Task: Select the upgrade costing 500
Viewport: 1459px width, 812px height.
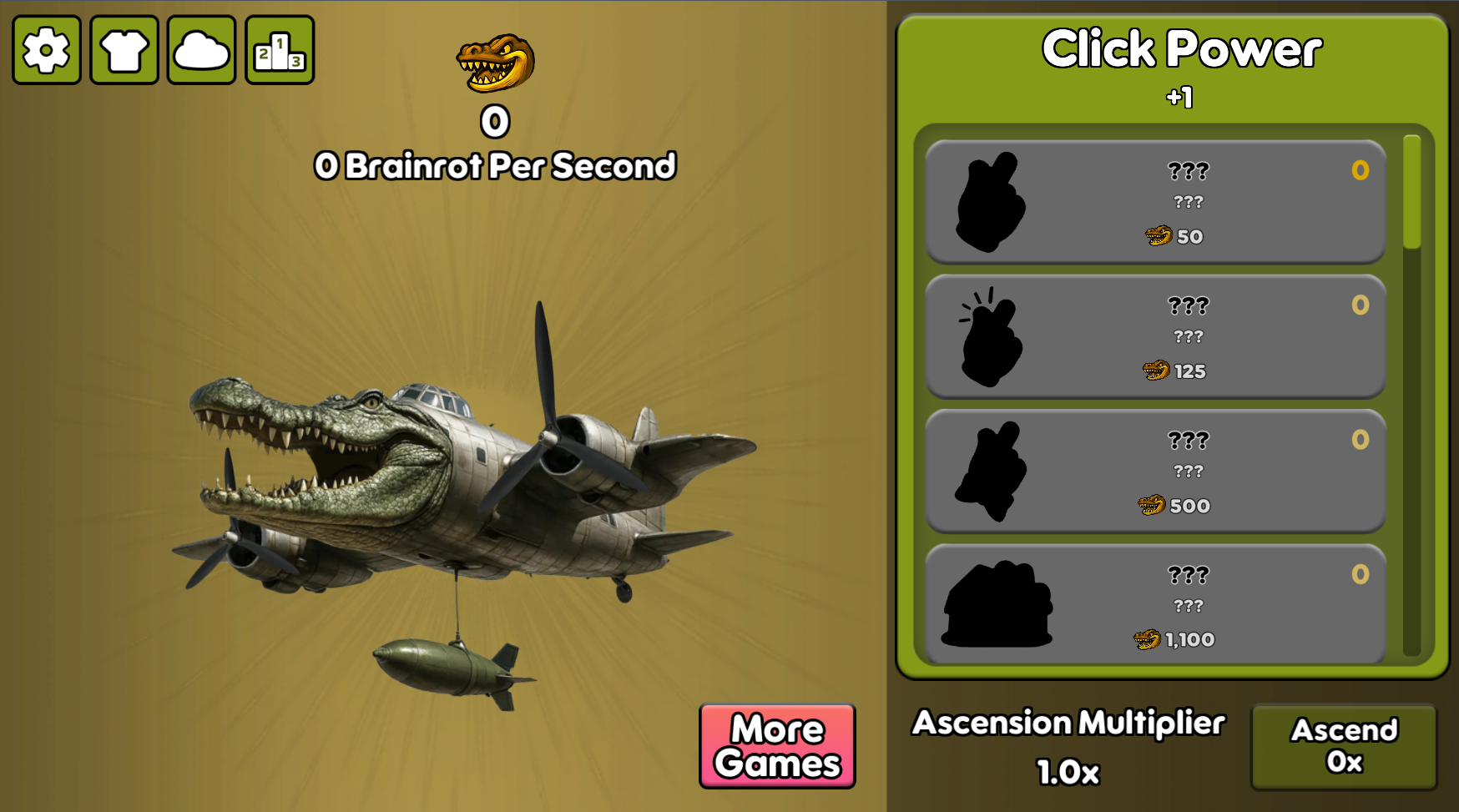Action: (1155, 472)
